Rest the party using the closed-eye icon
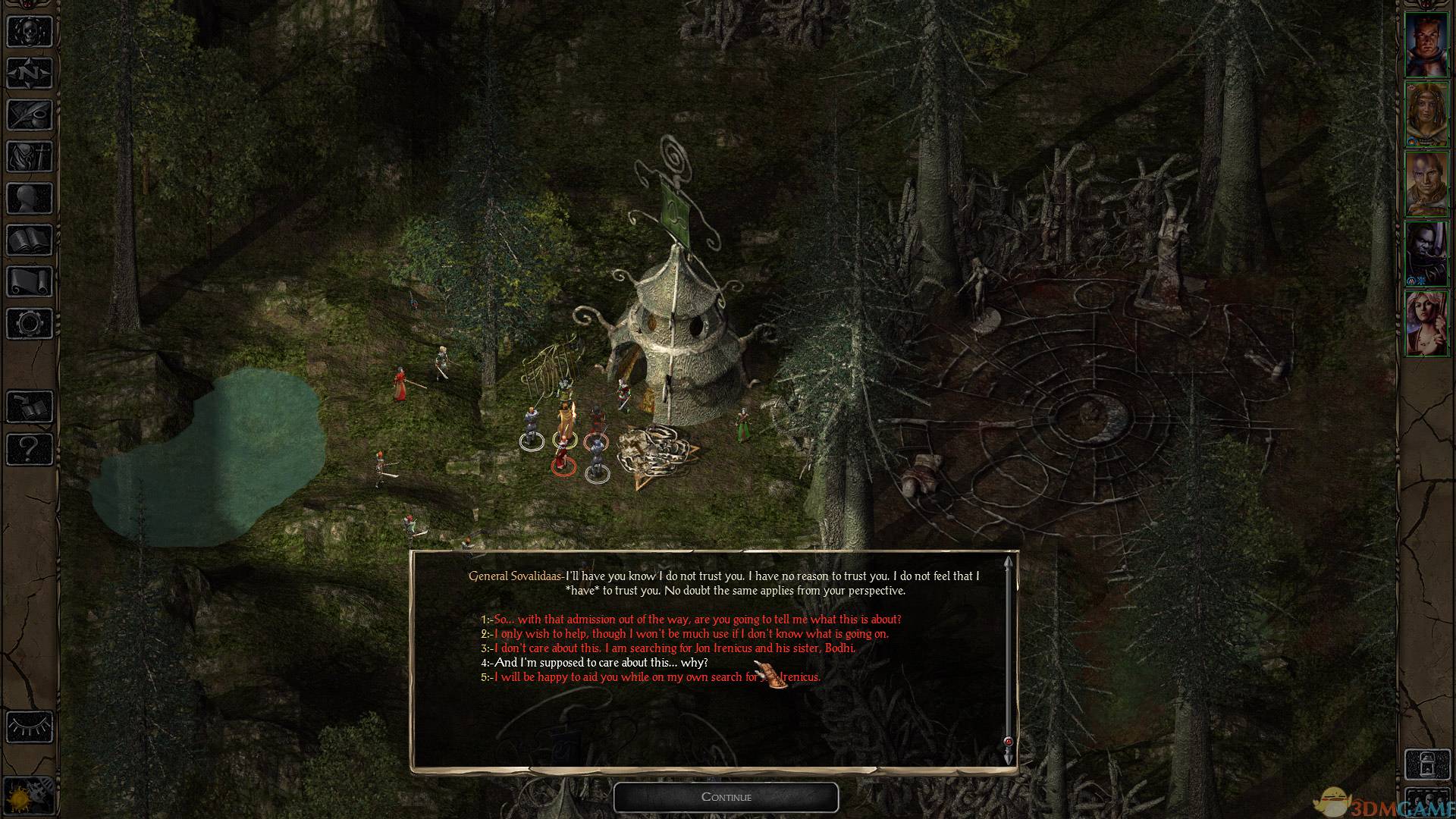 (30, 726)
